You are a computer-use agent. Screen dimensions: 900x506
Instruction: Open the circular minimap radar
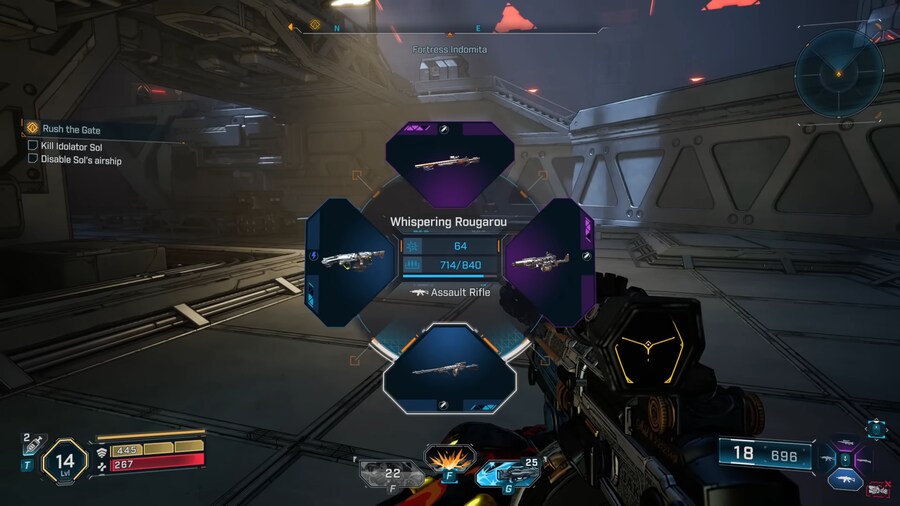click(839, 73)
